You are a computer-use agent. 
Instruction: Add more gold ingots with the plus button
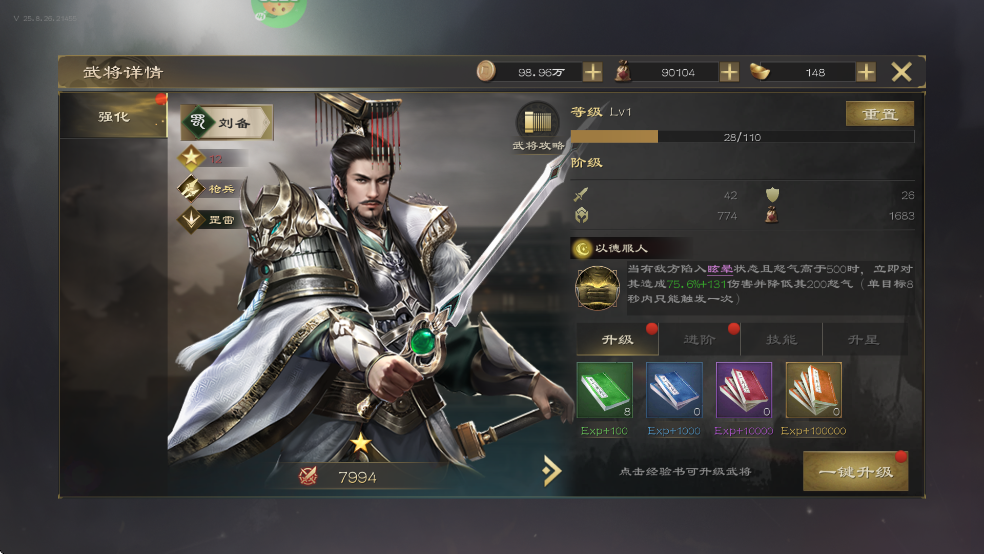point(866,72)
